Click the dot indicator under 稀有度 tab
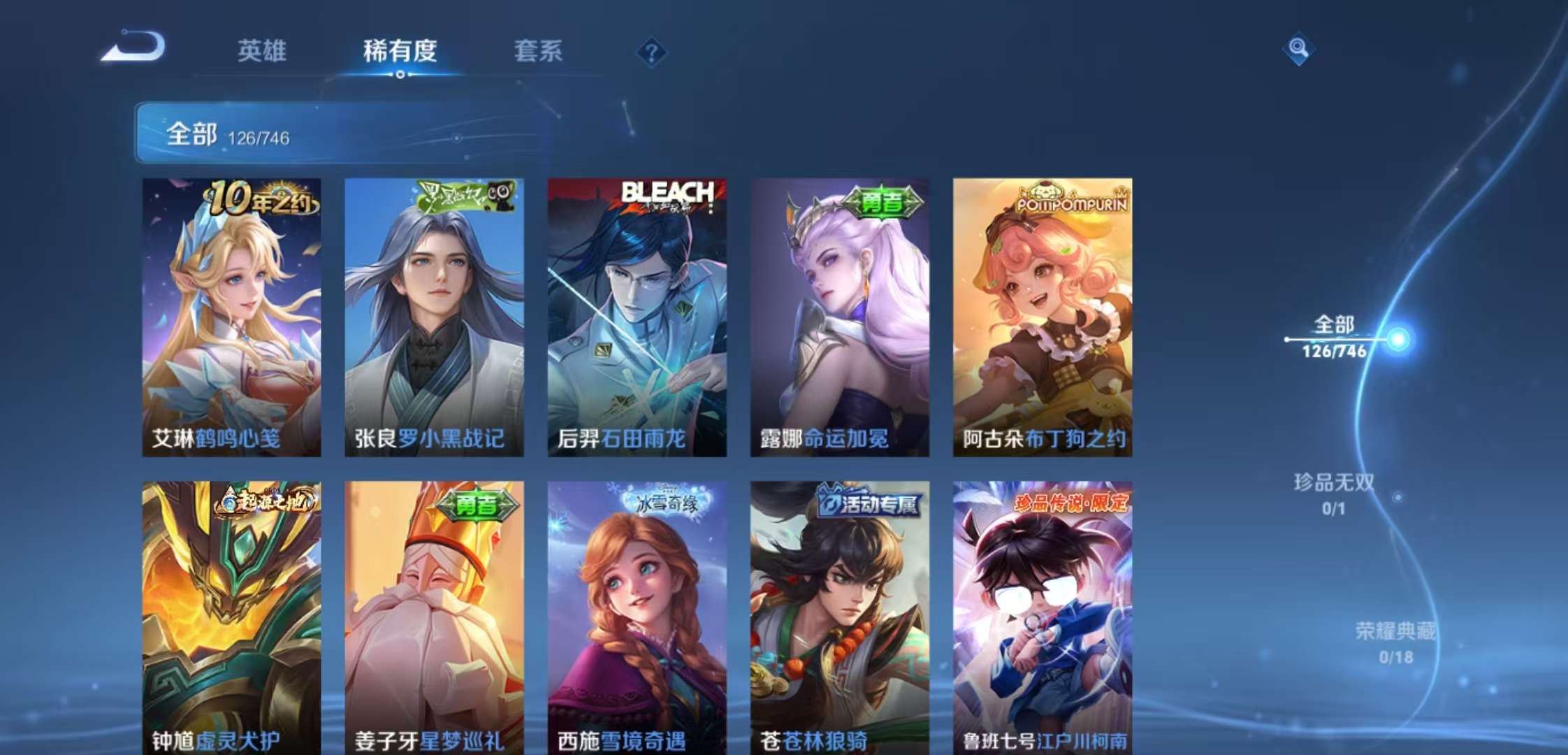Screen dimensions: 1568x755 click(x=399, y=73)
